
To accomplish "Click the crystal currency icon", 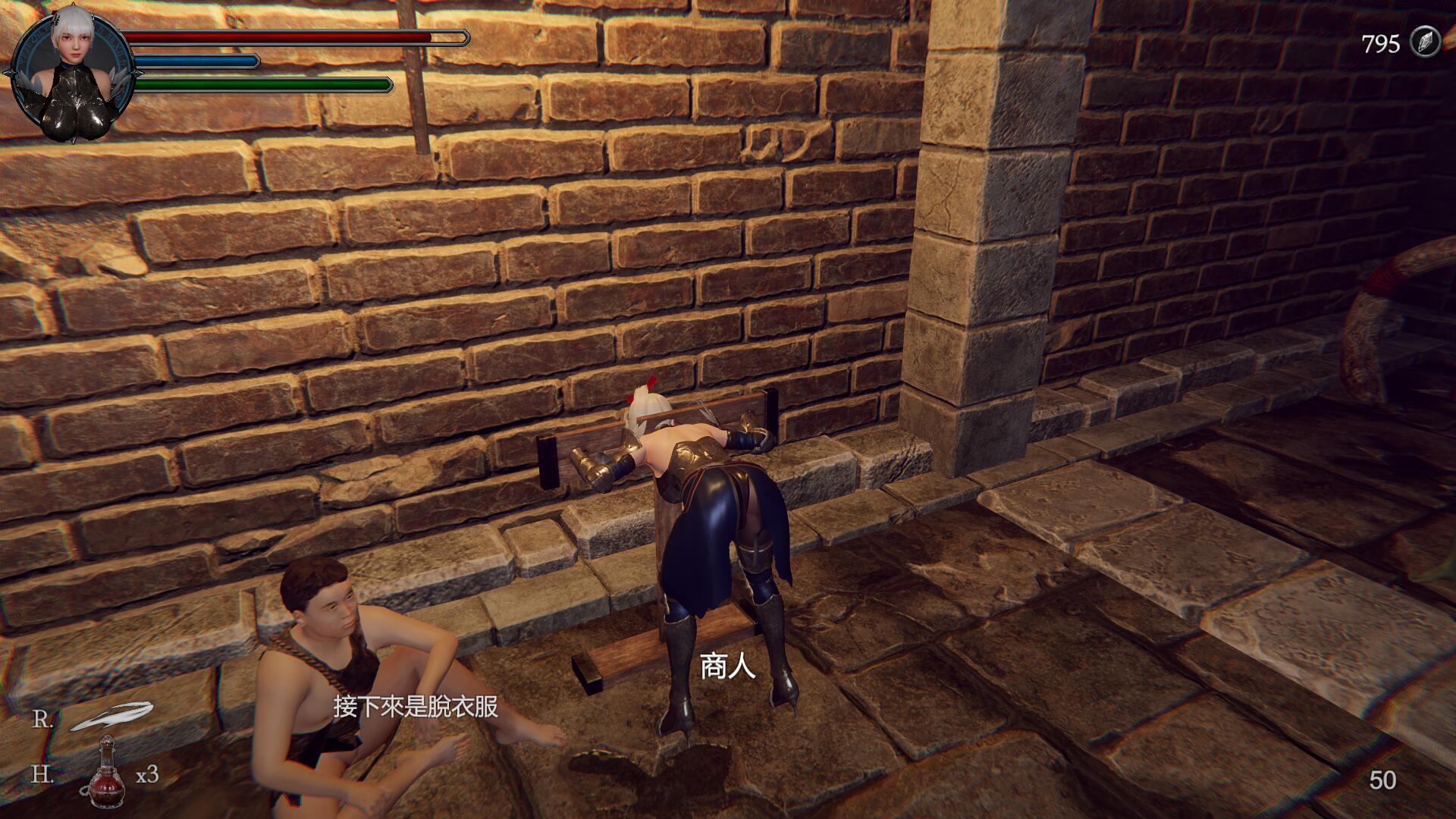I will [x=1425, y=42].
